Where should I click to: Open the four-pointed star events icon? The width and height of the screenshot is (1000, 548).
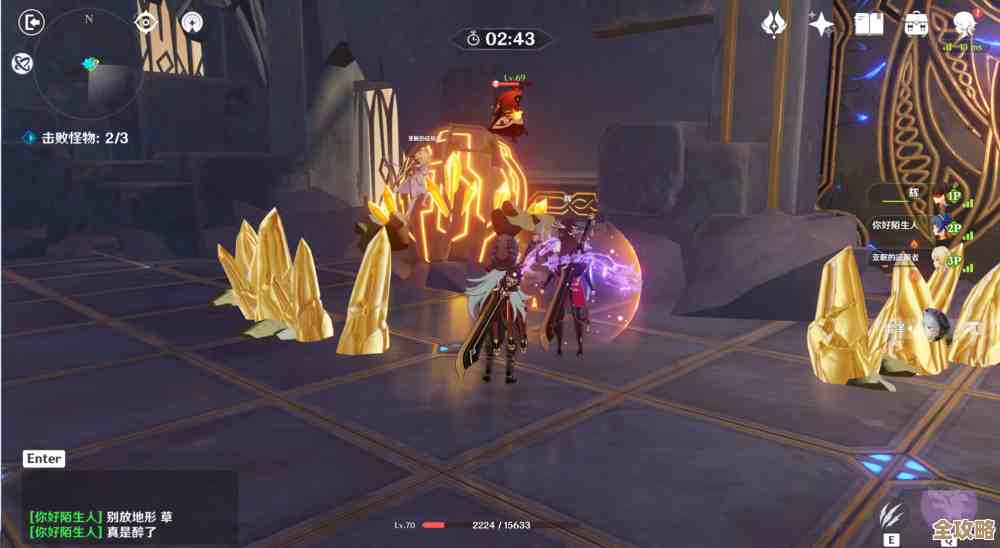click(822, 24)
